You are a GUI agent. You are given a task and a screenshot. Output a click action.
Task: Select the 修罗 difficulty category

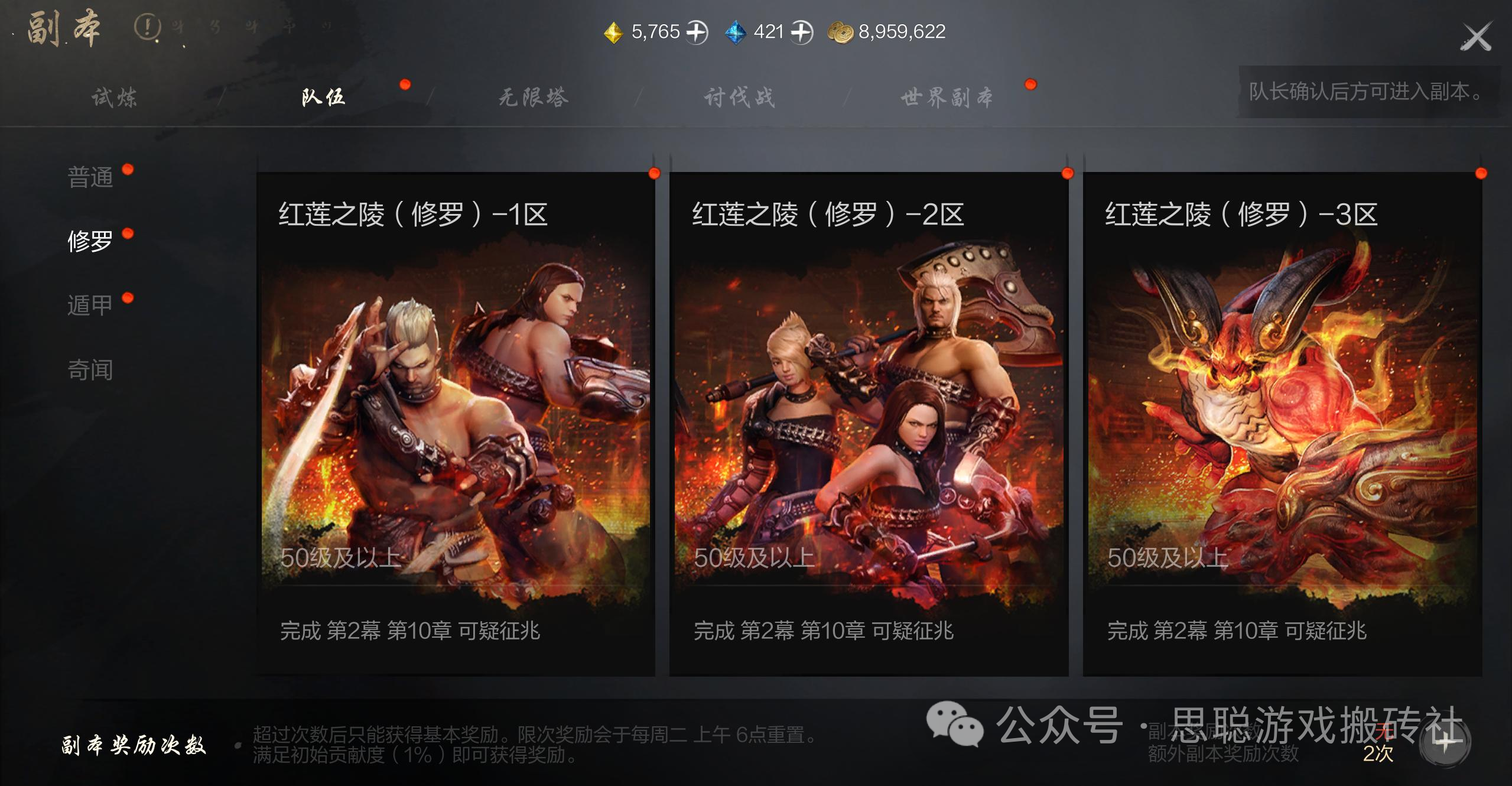tap(90, 241)
